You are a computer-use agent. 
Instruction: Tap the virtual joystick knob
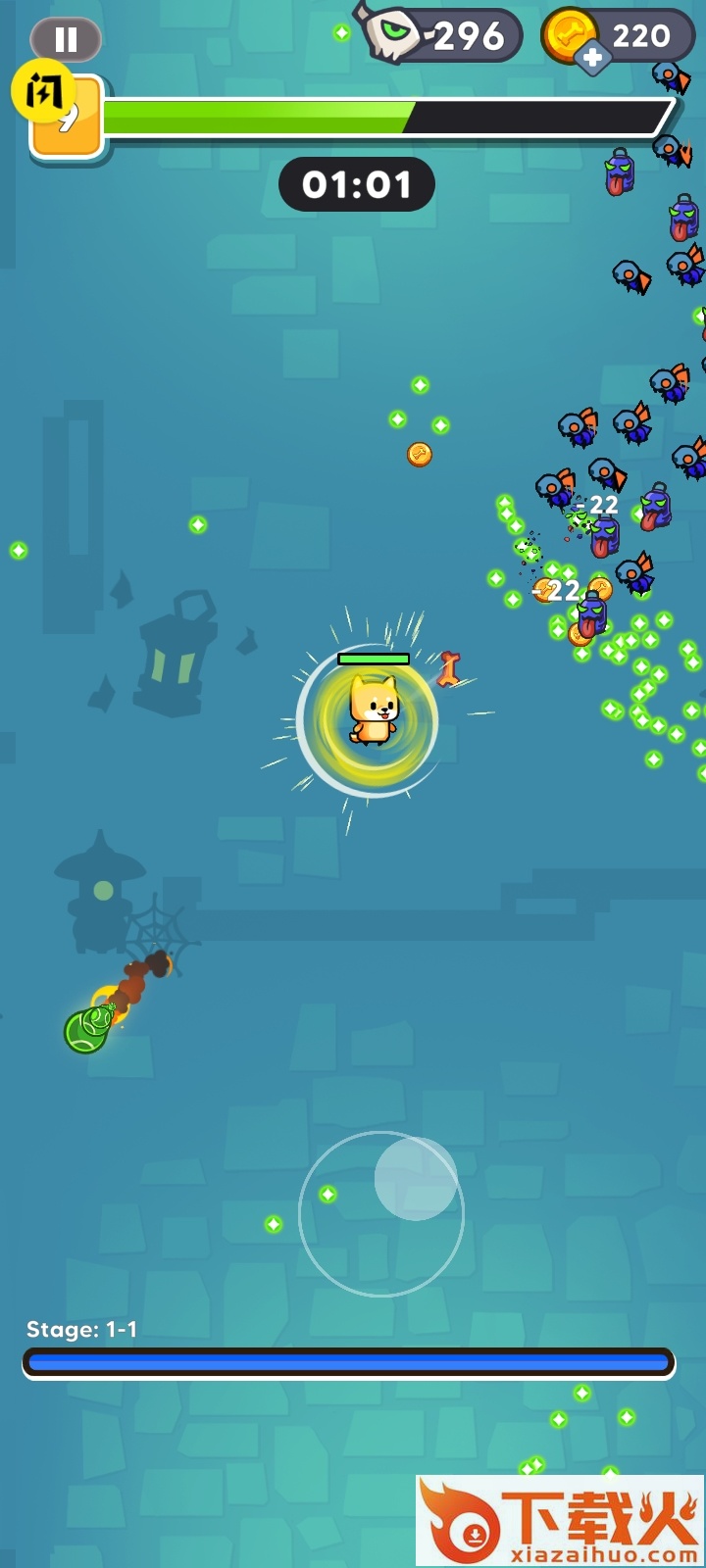(416, 1178)
